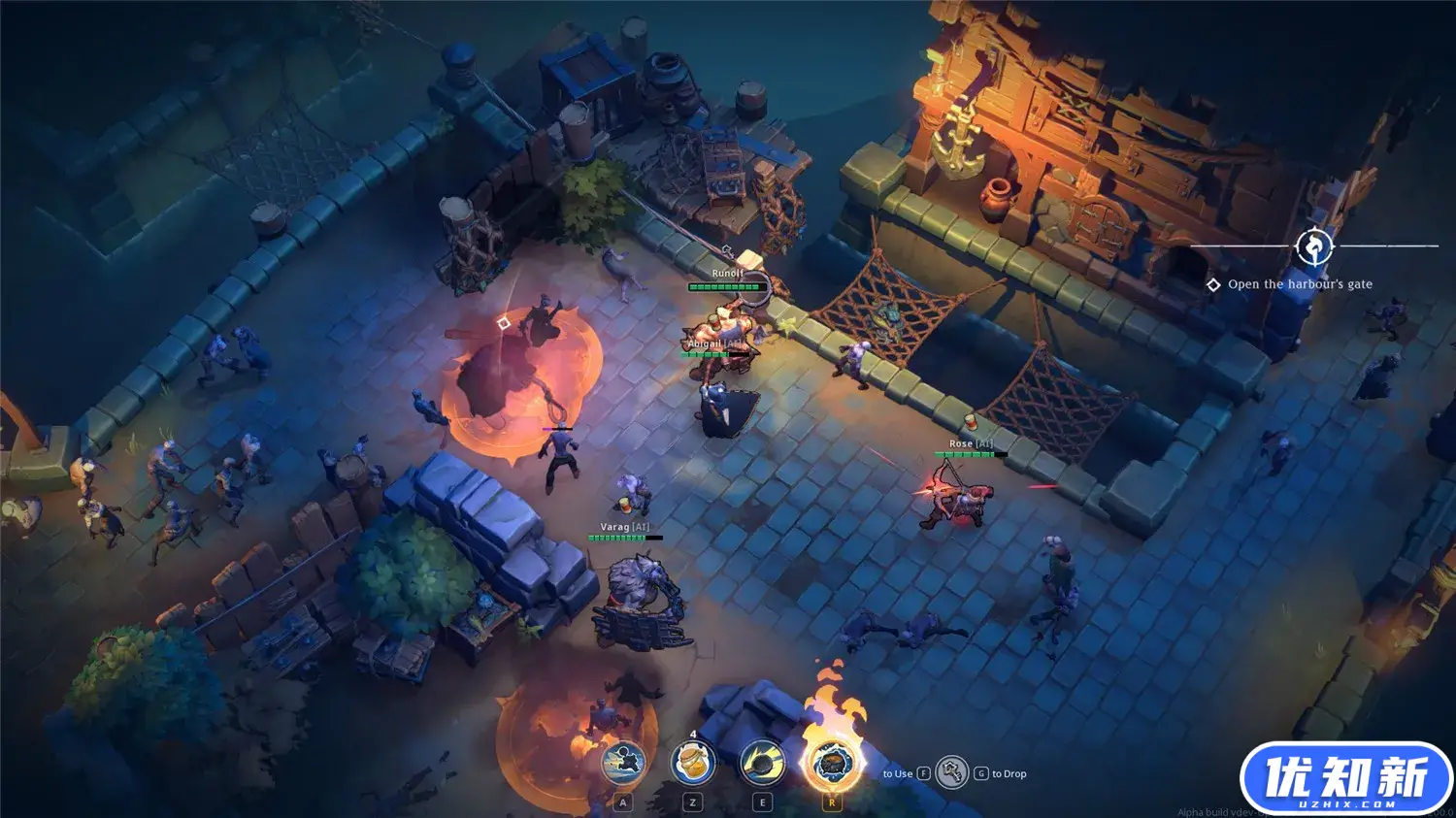This screenshot has height=818, width=1456.
Task: Trigger the frying pan strike ability
Action: (762, 764)
